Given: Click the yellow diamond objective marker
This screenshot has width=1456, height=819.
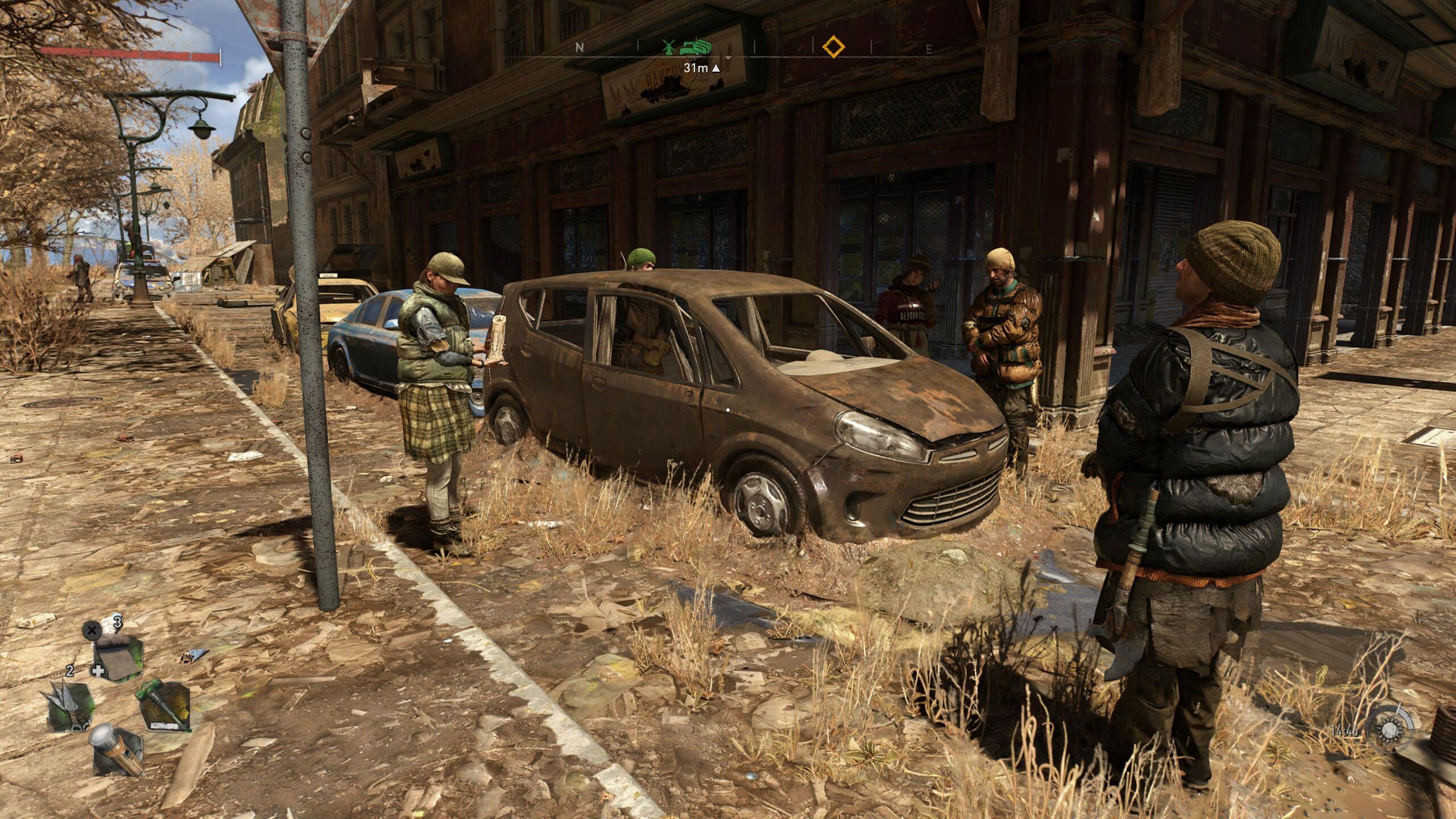Looking at the screenshot, I should [833, 47].
